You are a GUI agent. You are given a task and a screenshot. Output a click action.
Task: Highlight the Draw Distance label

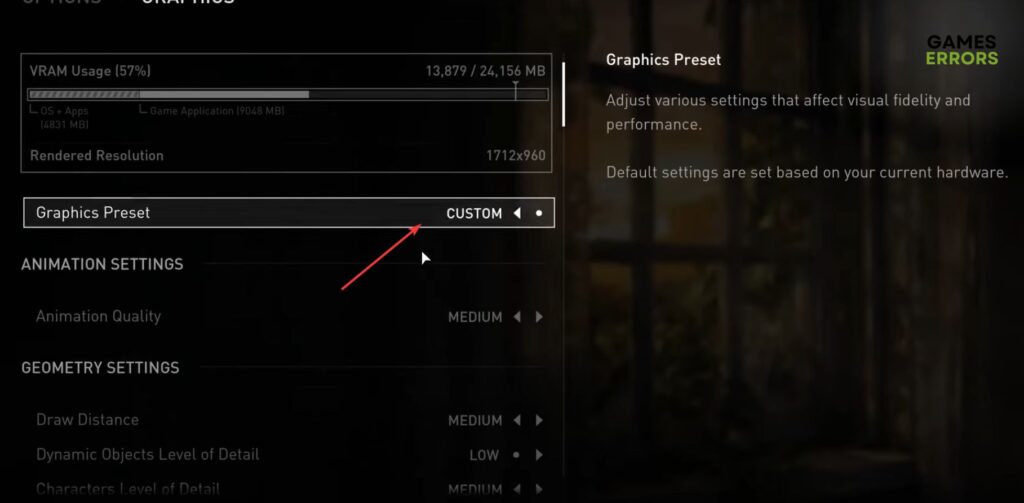(x=87, y=420)
